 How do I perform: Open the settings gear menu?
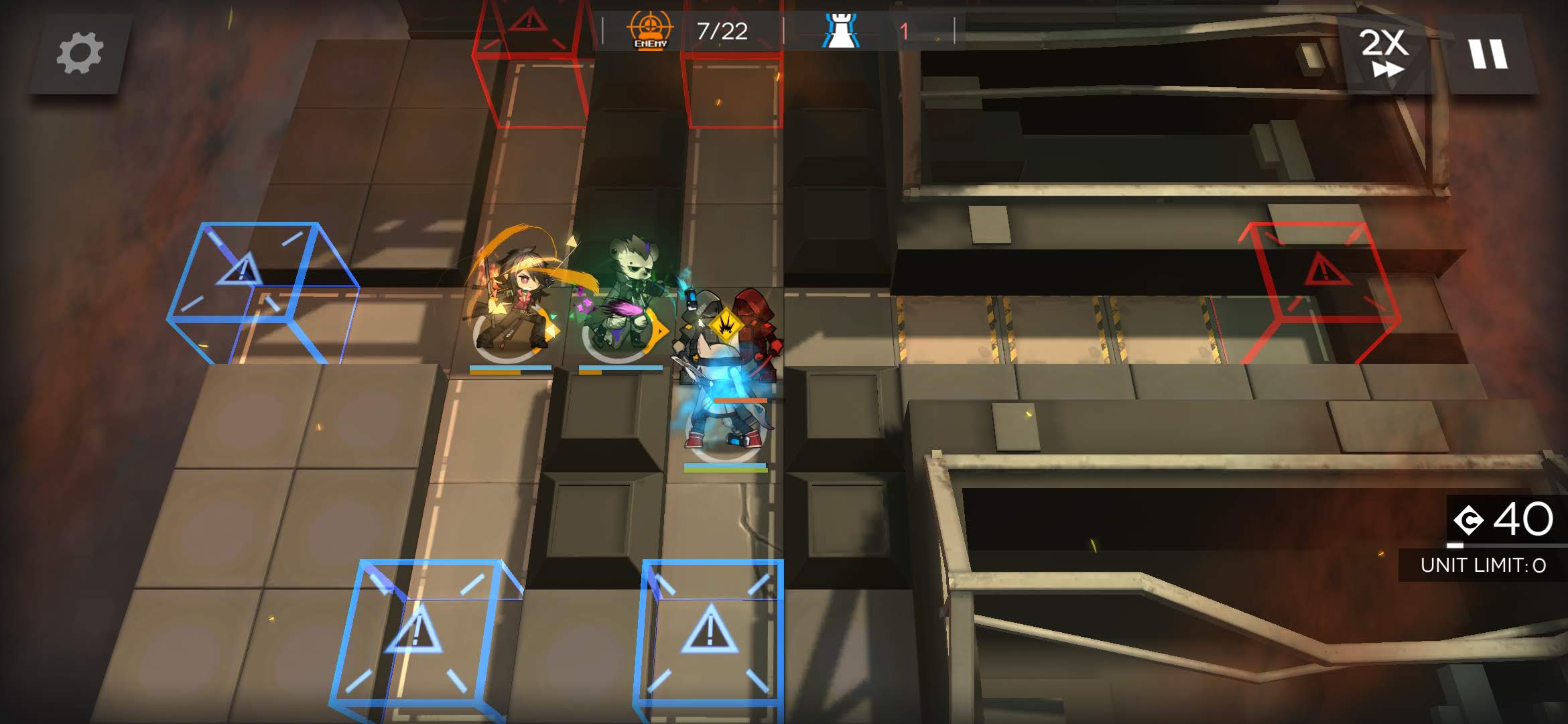(x=80, y=54)
